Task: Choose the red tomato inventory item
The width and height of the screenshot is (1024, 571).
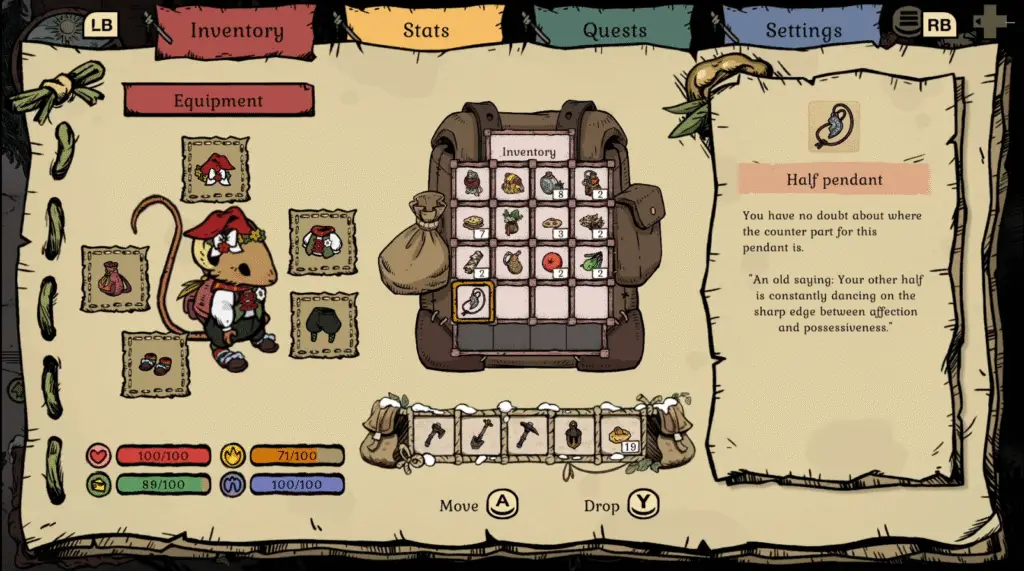Action: pos(551,262)
